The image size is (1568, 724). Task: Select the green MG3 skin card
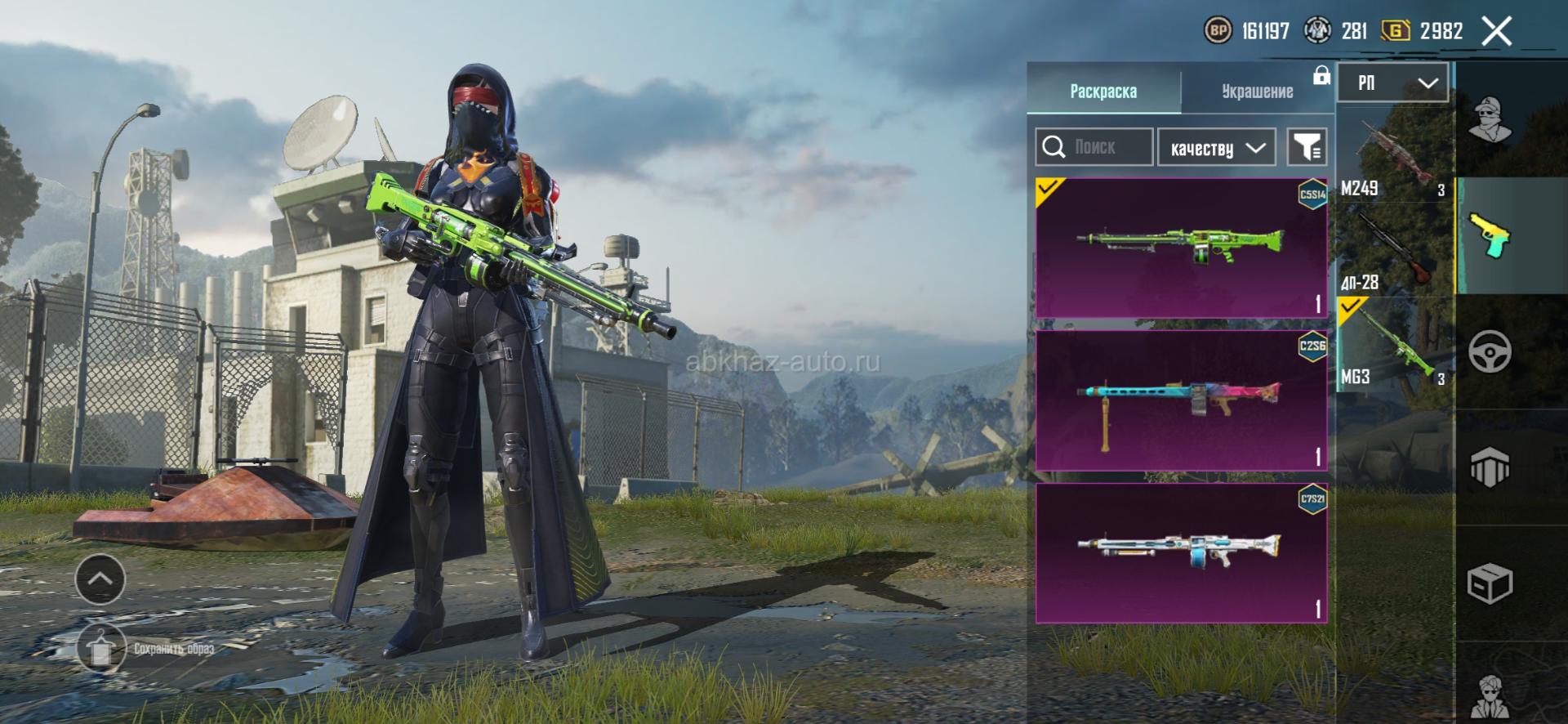tap(1181, 248)
